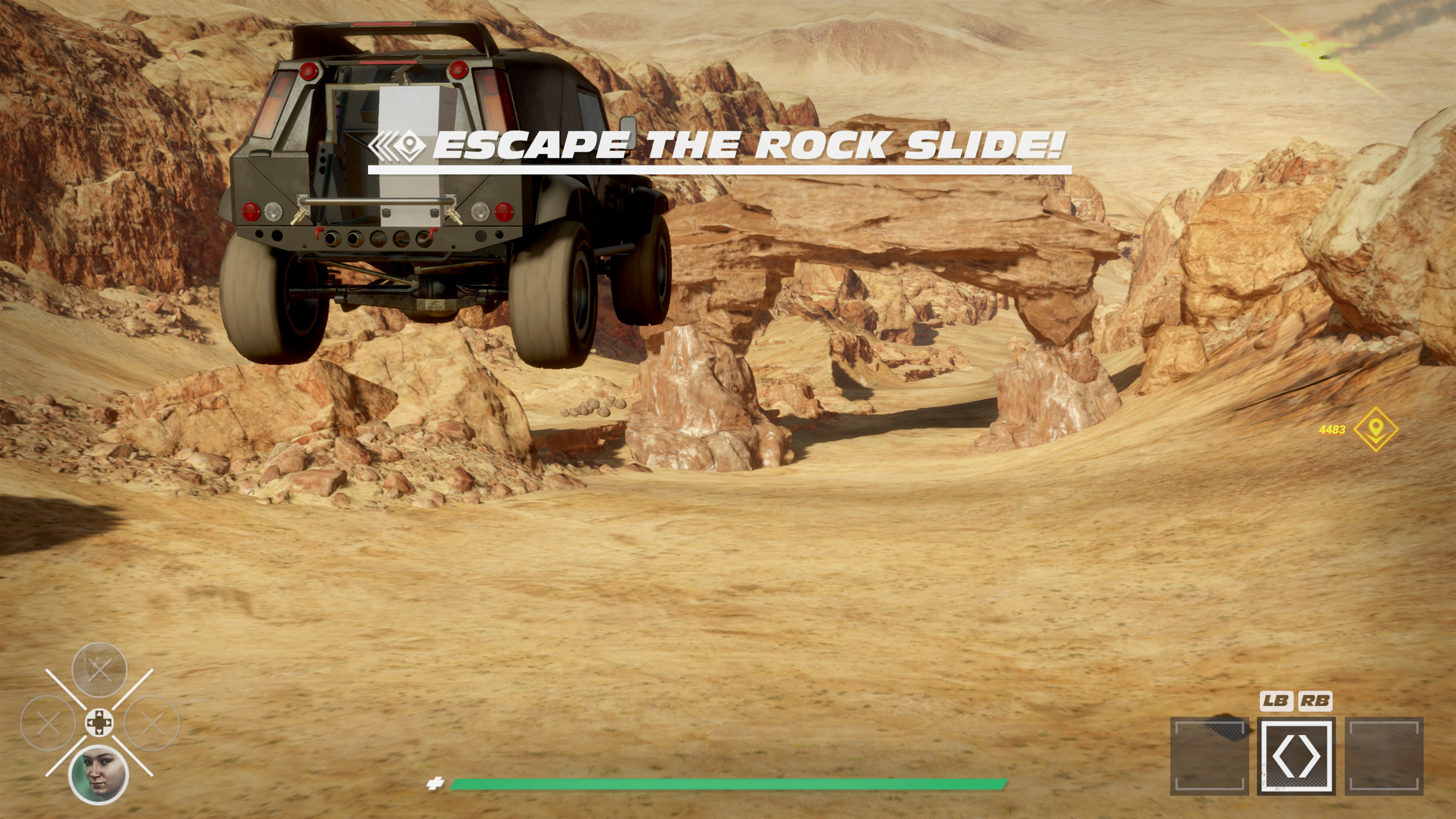Screen dimensions: 1456x819
Task: Click the yellow waypoint distance marker
Action: tap(1376, 429)
